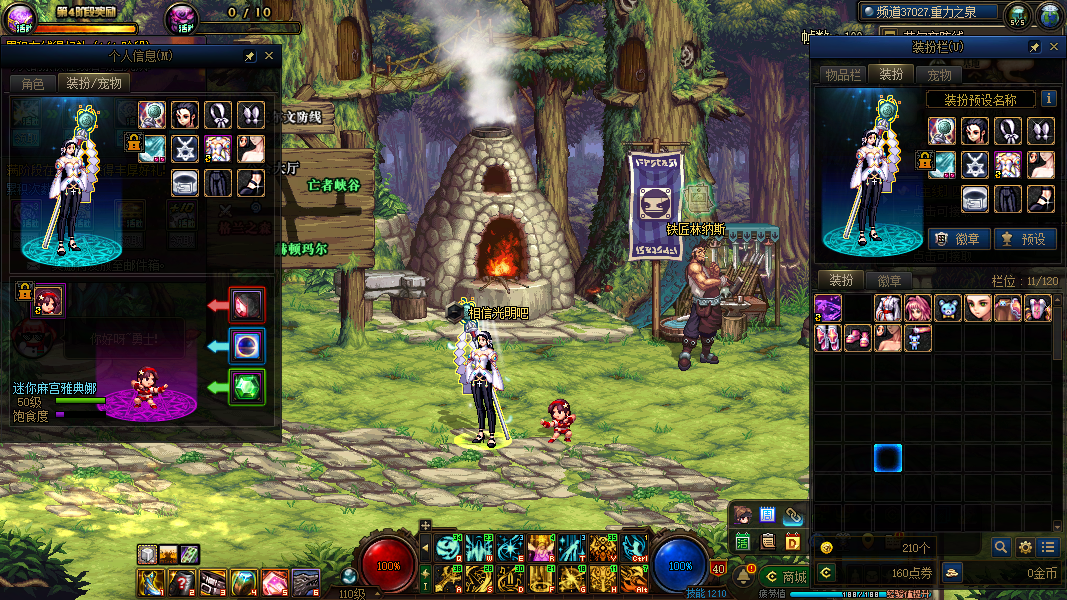Open the channel selector 频道37027 重力之泉
1067x600 pixels.
tap(930, 12)
